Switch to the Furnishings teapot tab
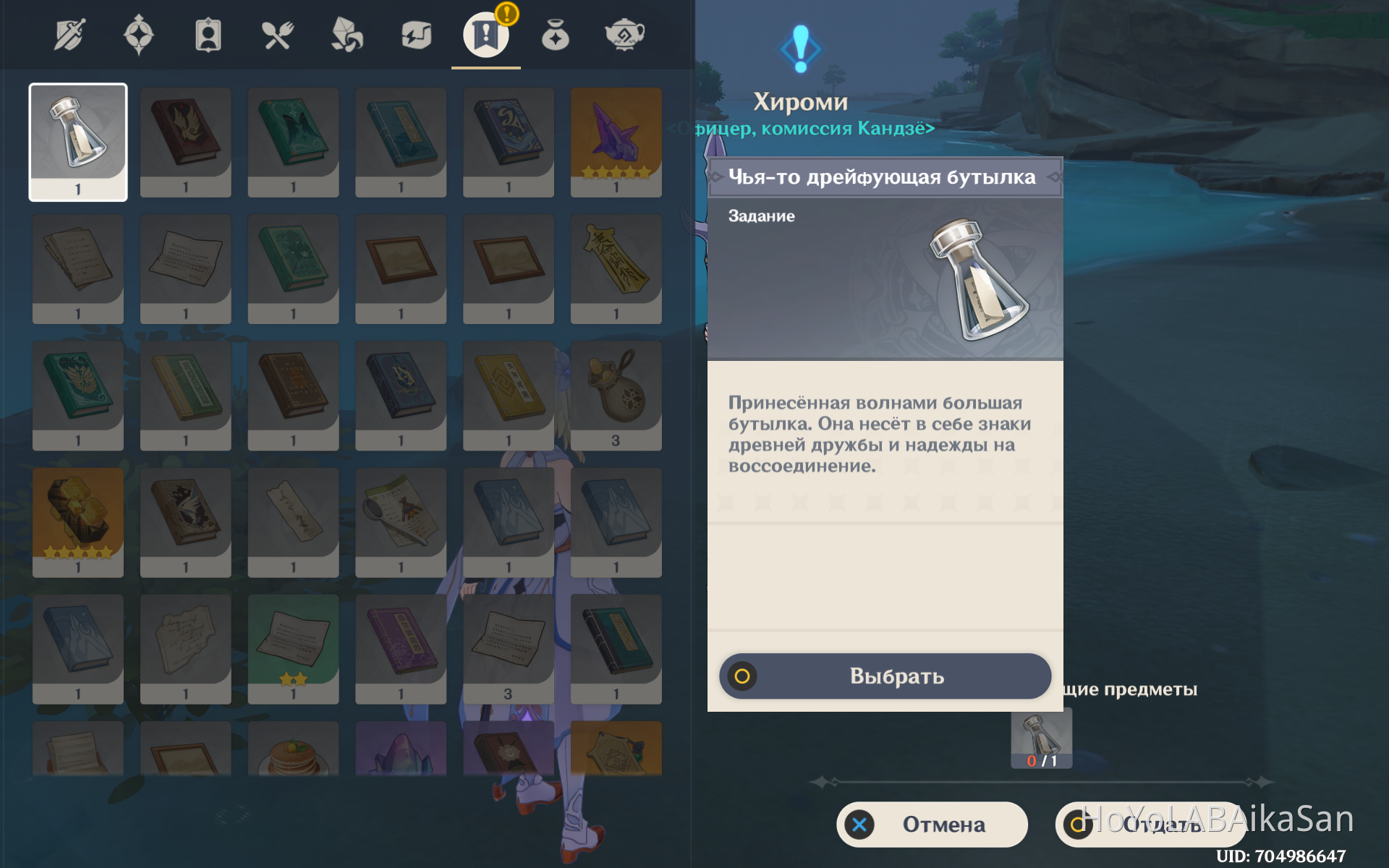The width and height of the screenshot is (1389, 868). point(624,35)
